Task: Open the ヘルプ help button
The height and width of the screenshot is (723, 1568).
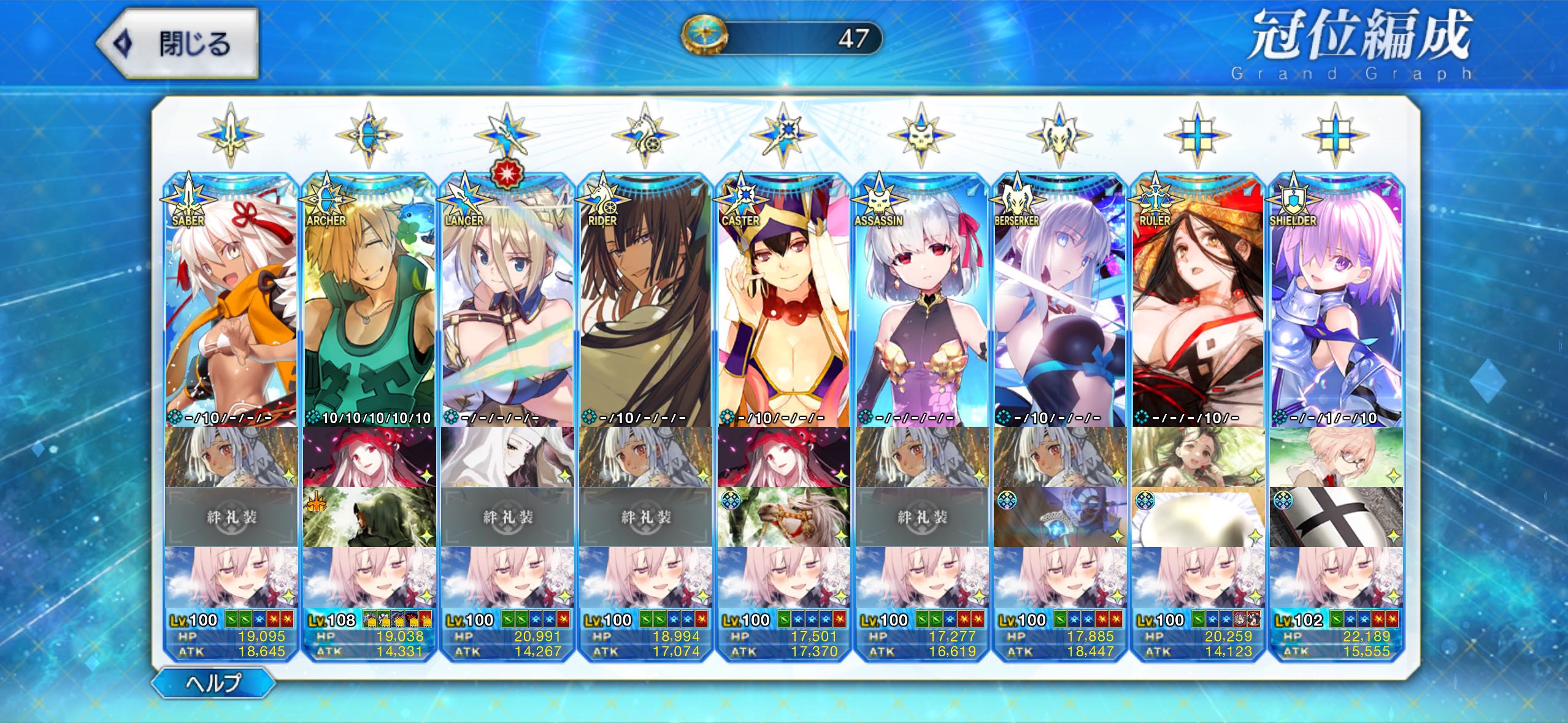Action: (213, 683)
